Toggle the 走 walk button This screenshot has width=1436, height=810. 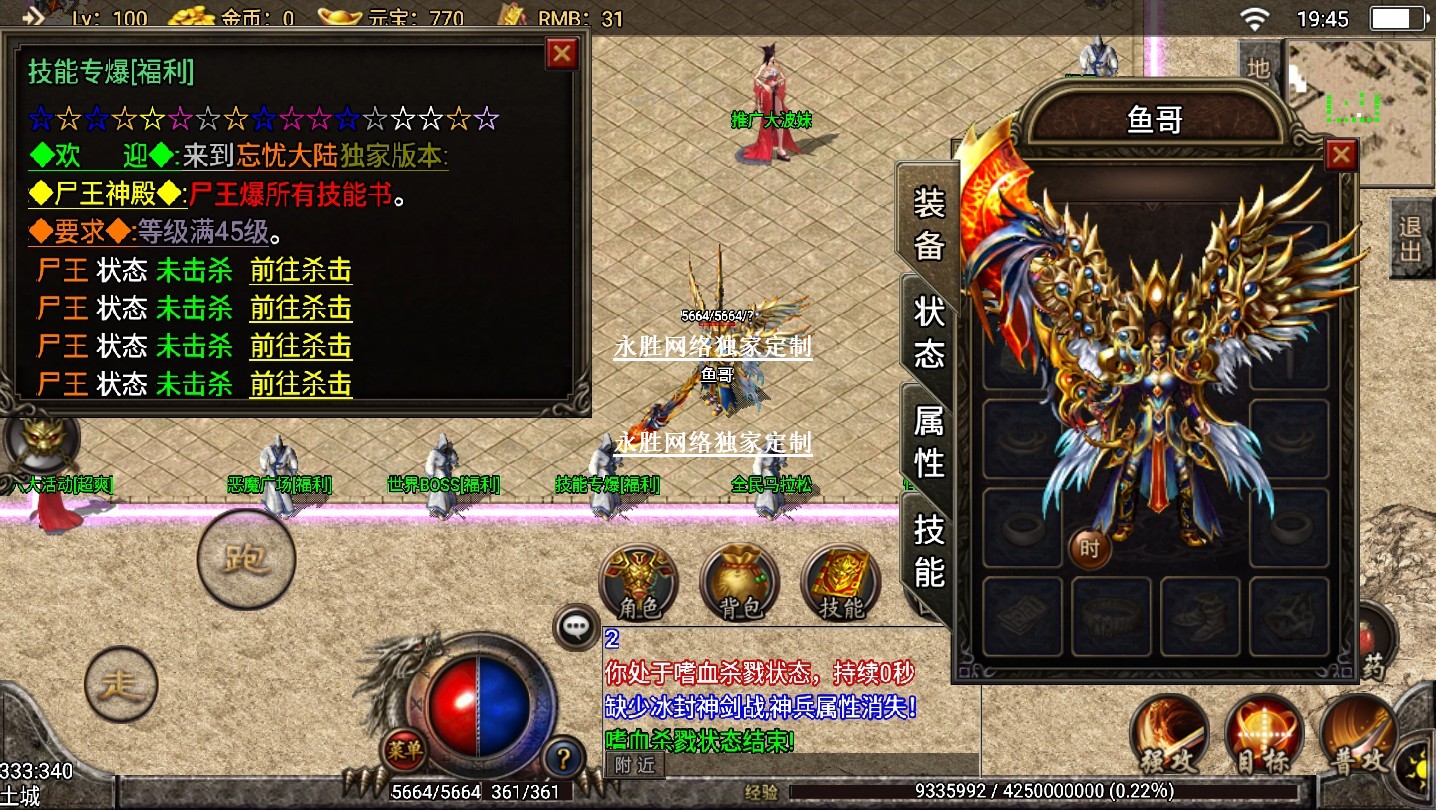click(121, 685)
